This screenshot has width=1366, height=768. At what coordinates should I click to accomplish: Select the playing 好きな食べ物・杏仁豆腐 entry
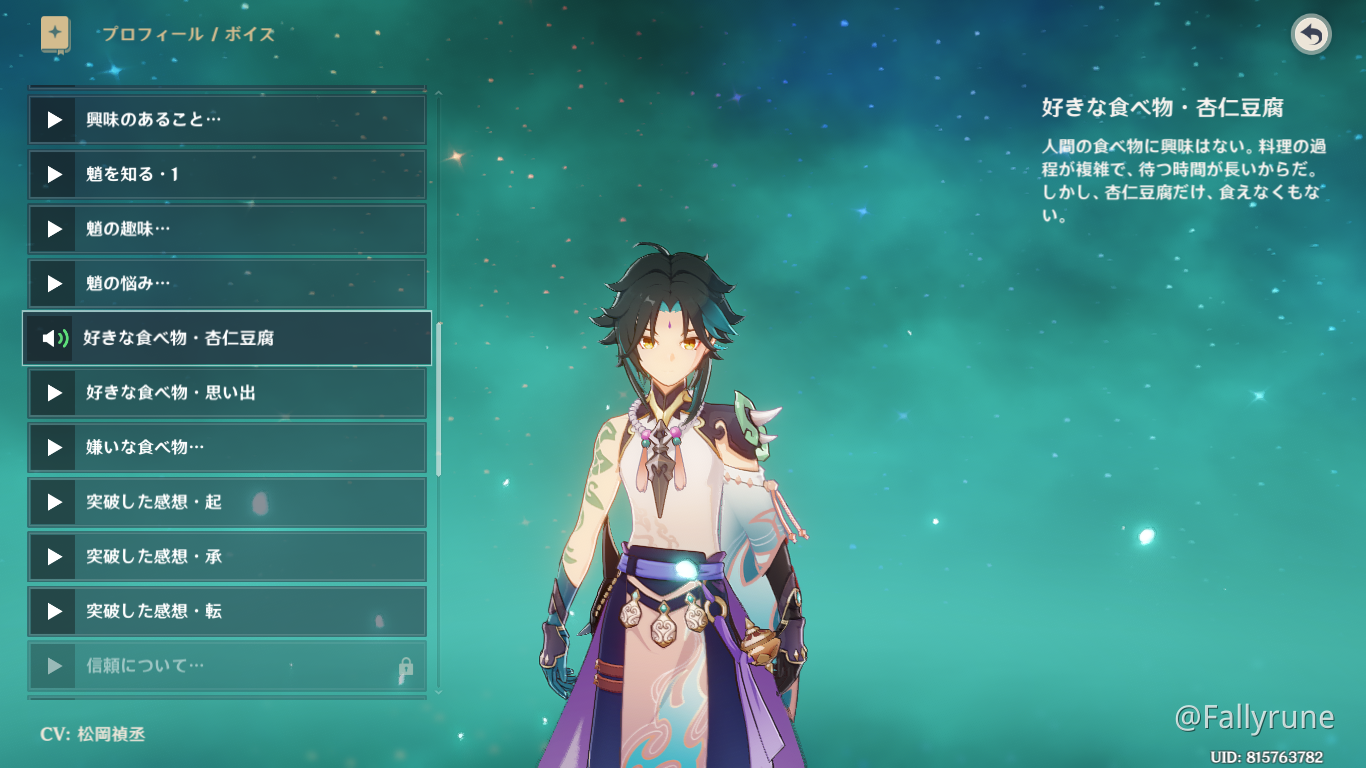(x=227, y=338)
